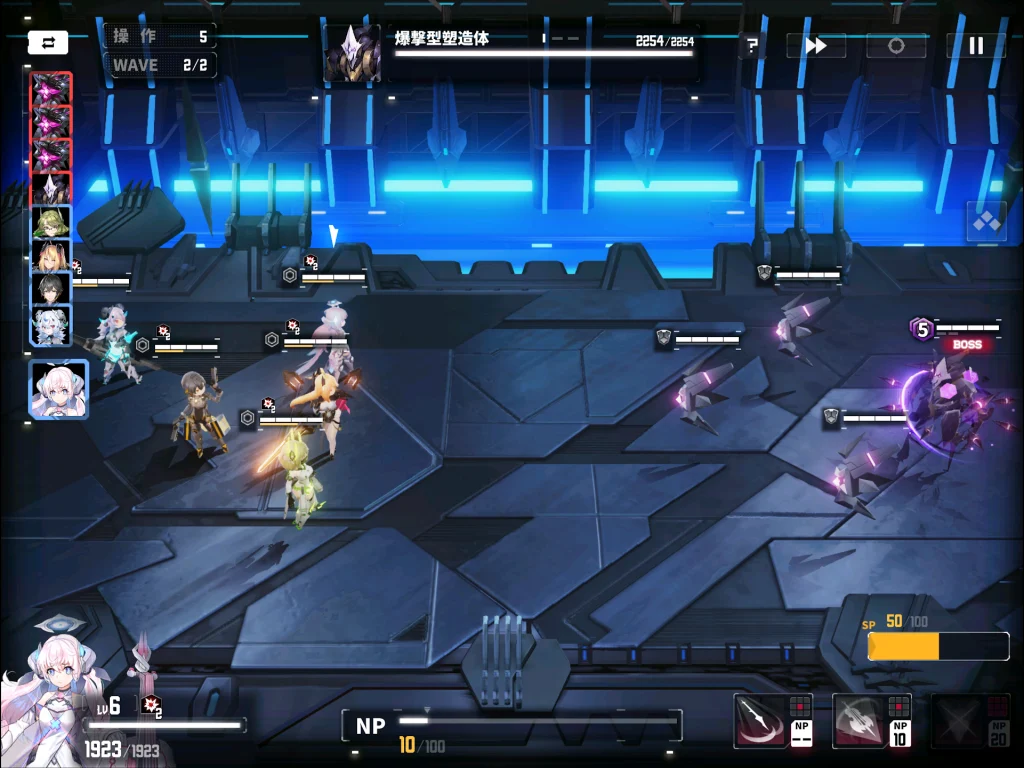Open the question mark help button
The width and height of the screenshot is (1024, 768).
(x=752, y=45)
